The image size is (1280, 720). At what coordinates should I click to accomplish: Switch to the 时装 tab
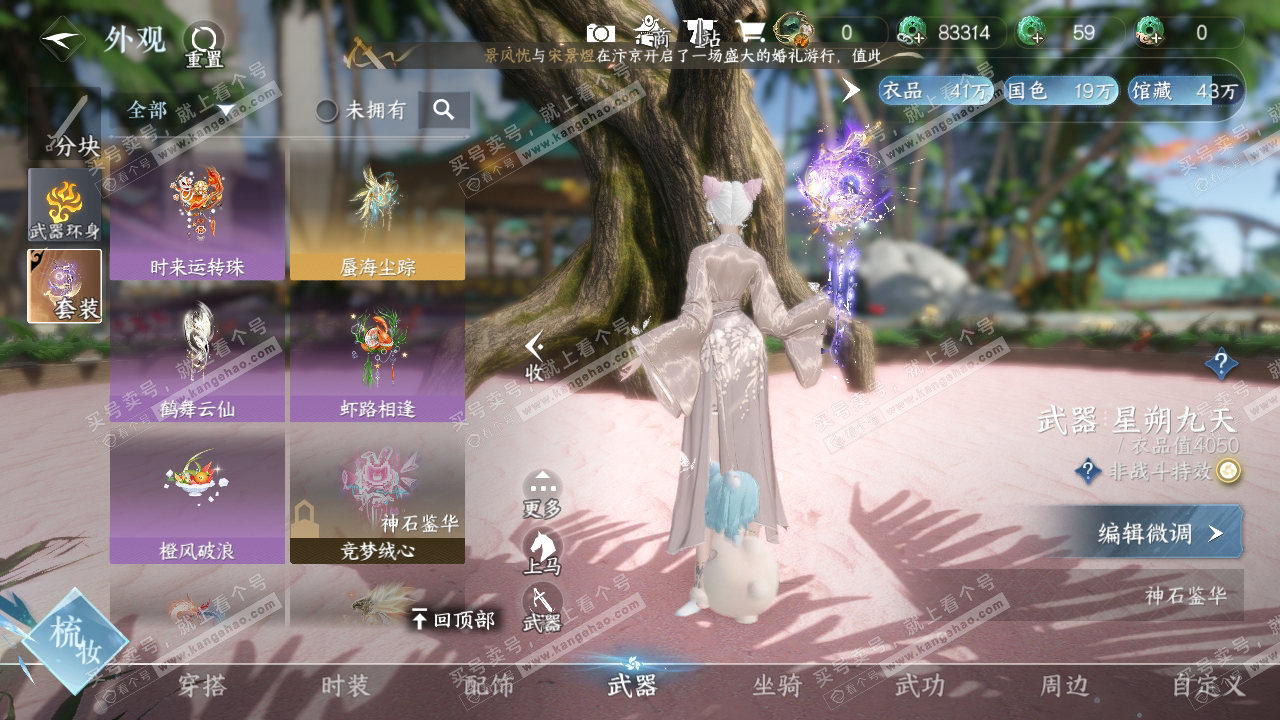pos(345,686)
